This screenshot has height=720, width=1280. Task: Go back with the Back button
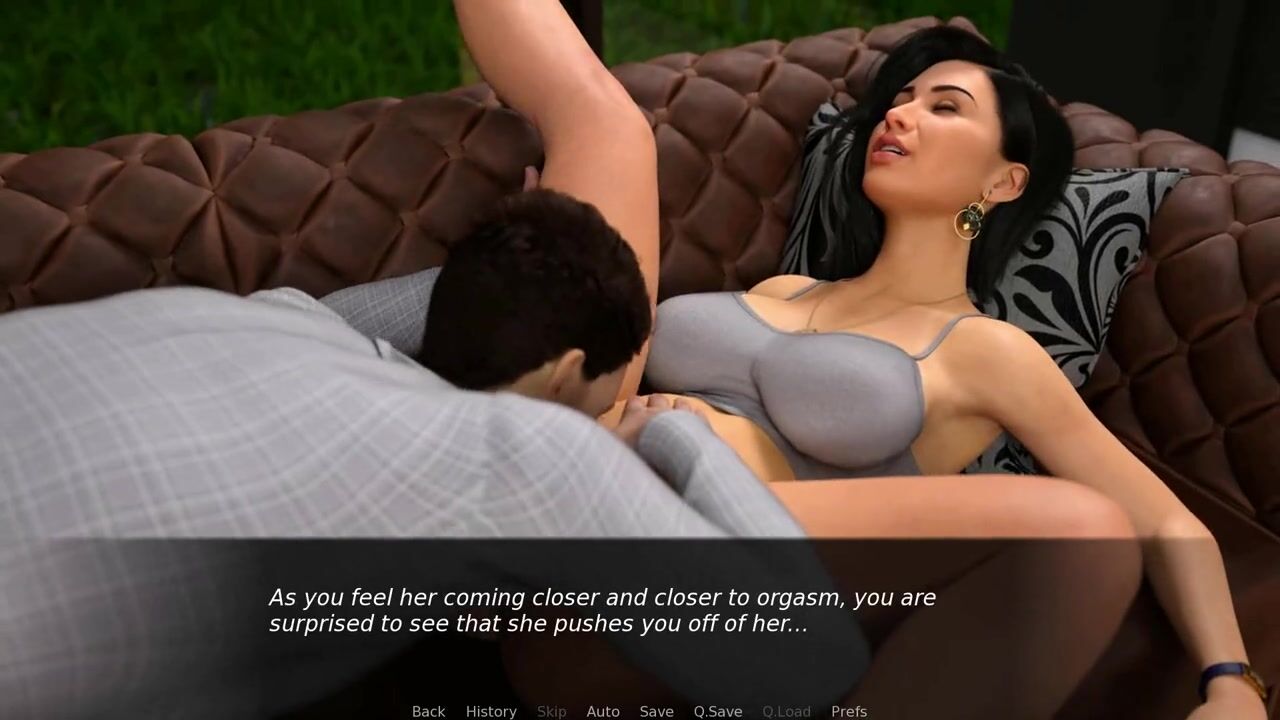pos(428,711)
